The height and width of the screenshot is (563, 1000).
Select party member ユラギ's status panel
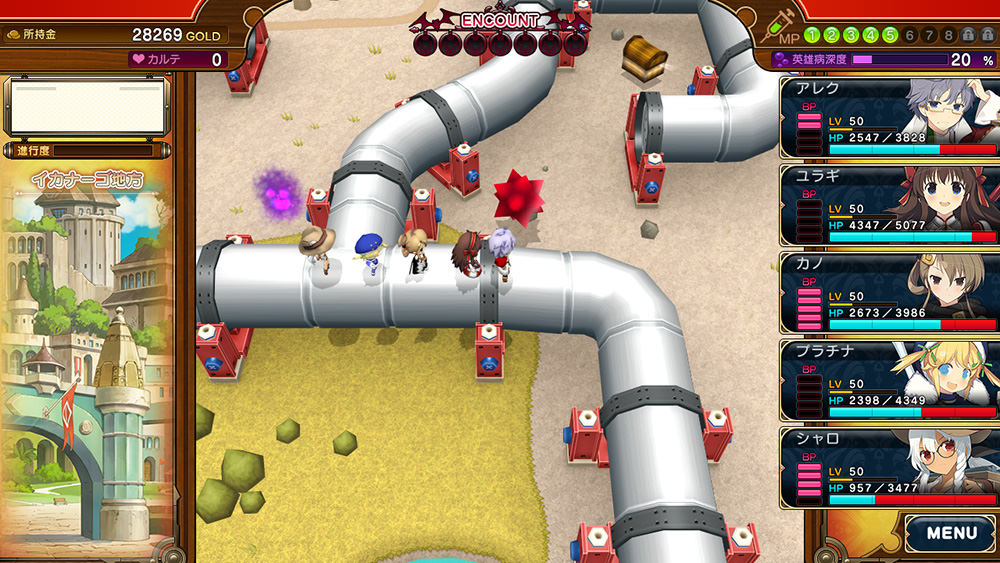889,205
